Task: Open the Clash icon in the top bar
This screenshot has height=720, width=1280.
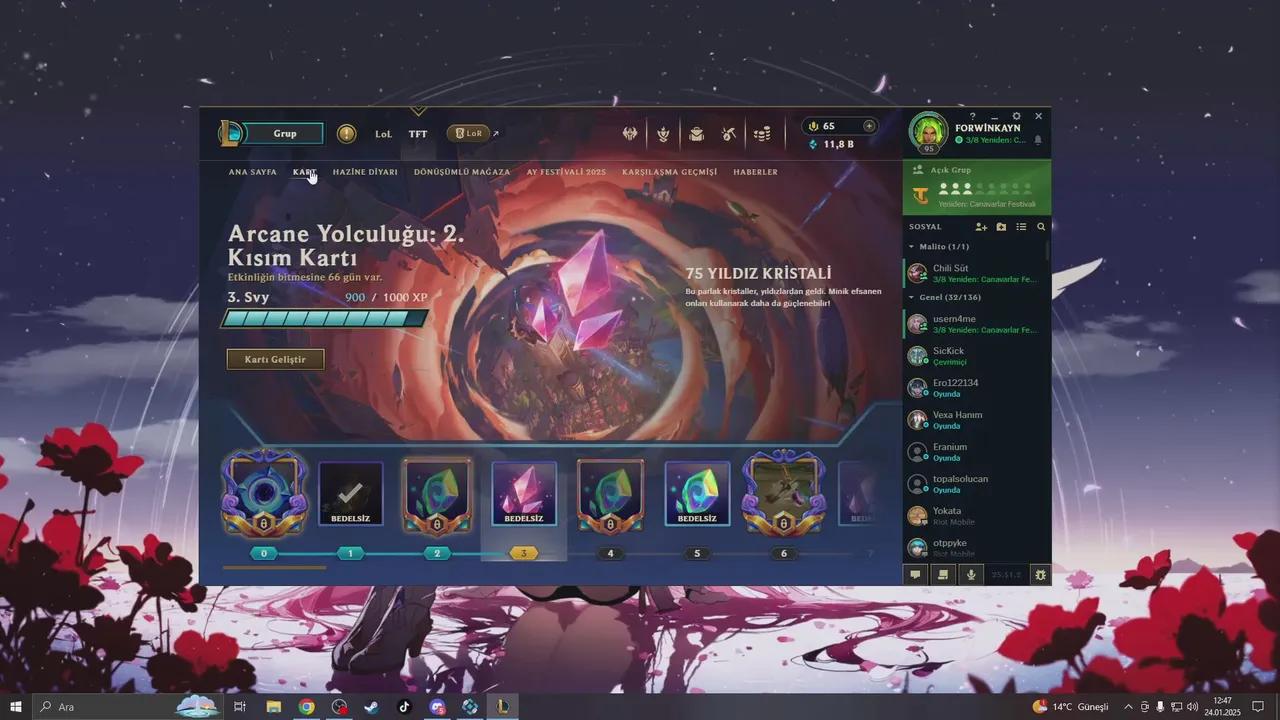Action: [628, 133]
